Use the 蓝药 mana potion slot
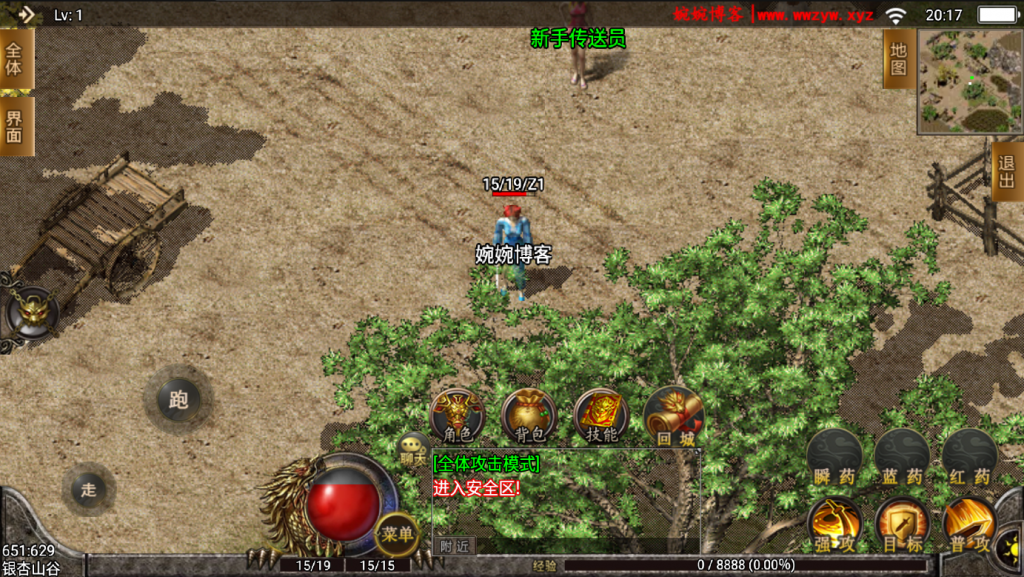This screenshot has width=1024, height=577. [902, 458]
